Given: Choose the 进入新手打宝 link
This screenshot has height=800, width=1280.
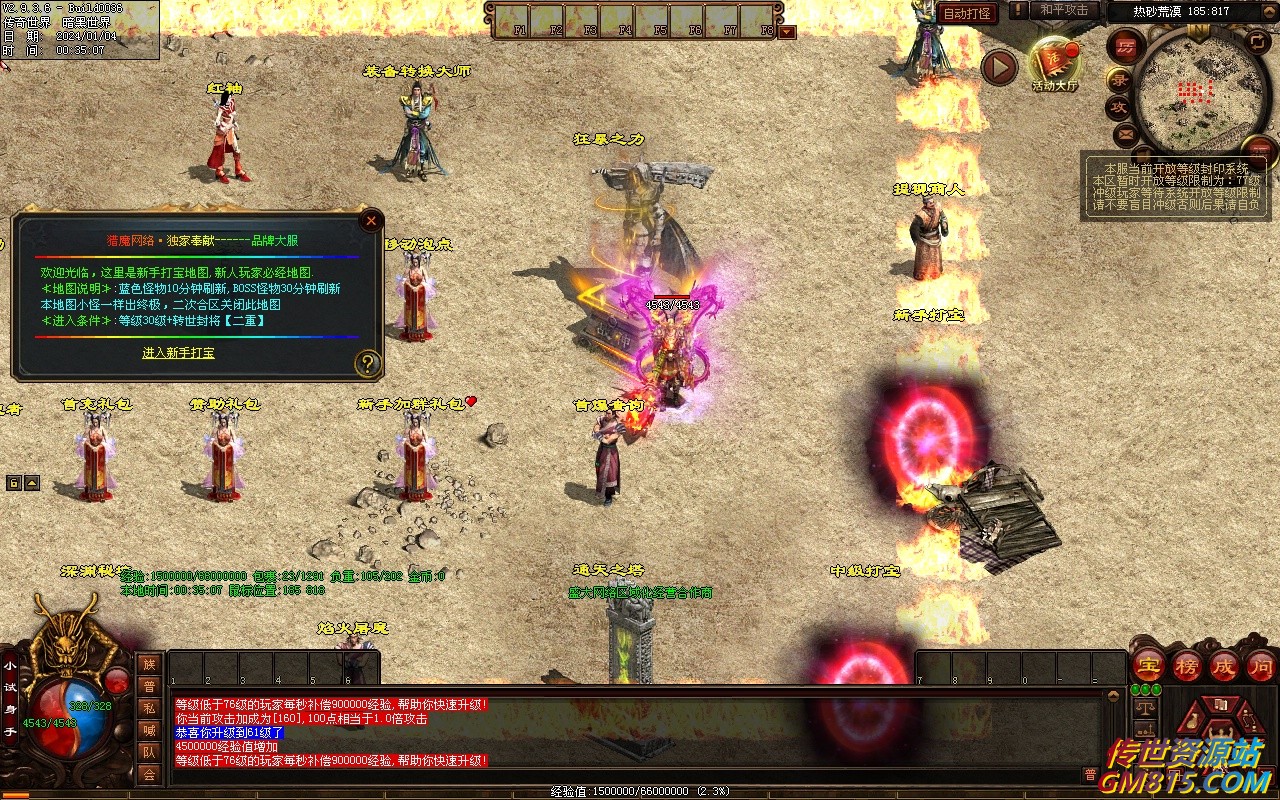Looking at the screenshot, I should (x=178, y=353).
